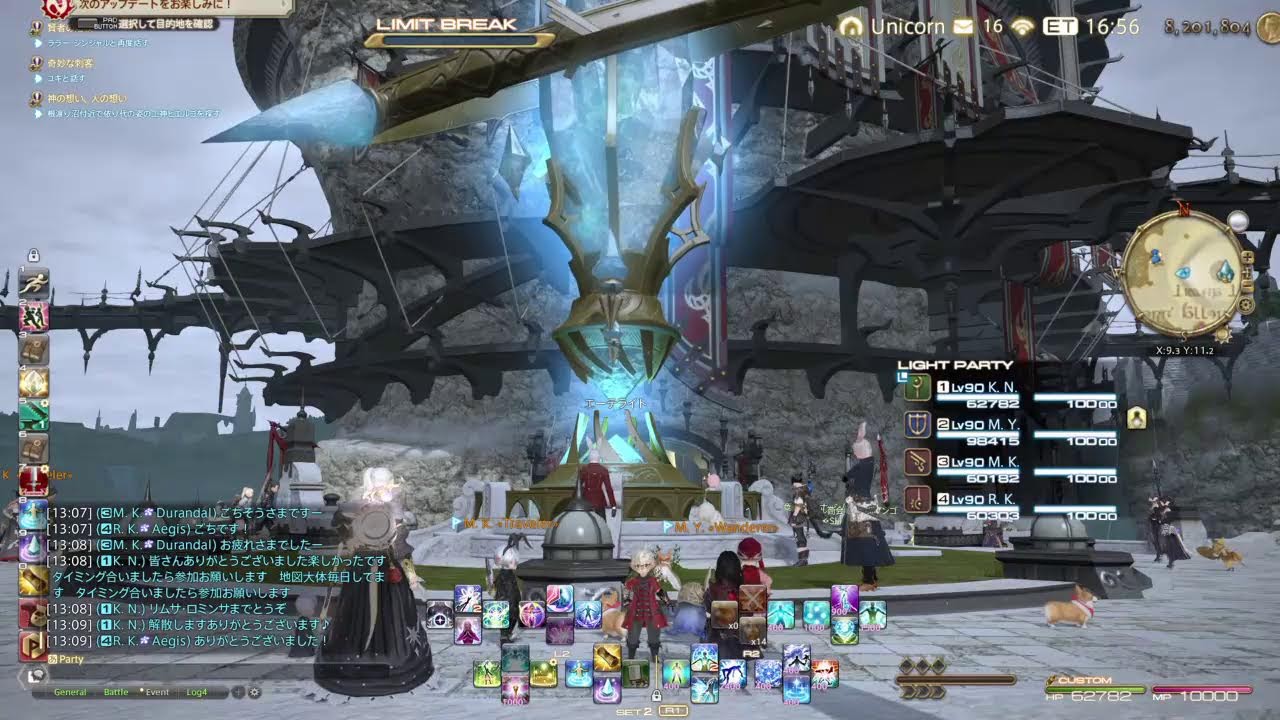
Task: Switch to the Battle chat tab
Action: tap(116, 692)
